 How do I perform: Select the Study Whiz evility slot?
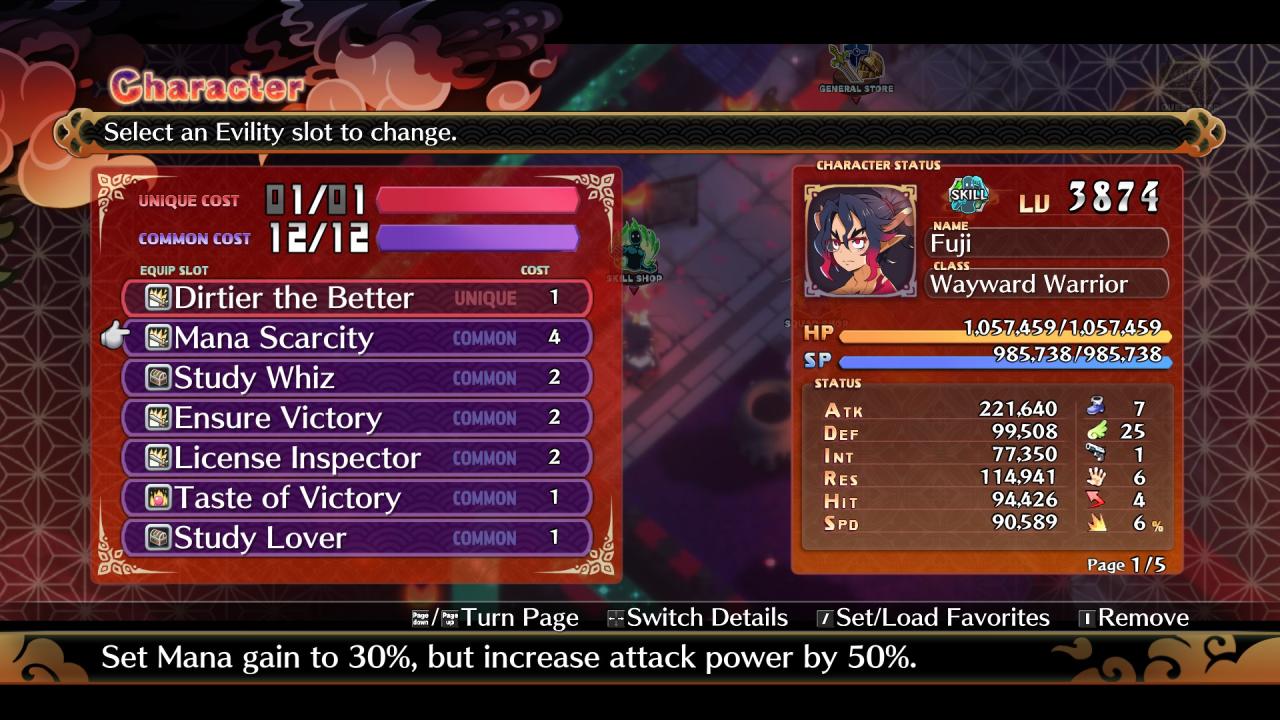(x=356, y=378)
